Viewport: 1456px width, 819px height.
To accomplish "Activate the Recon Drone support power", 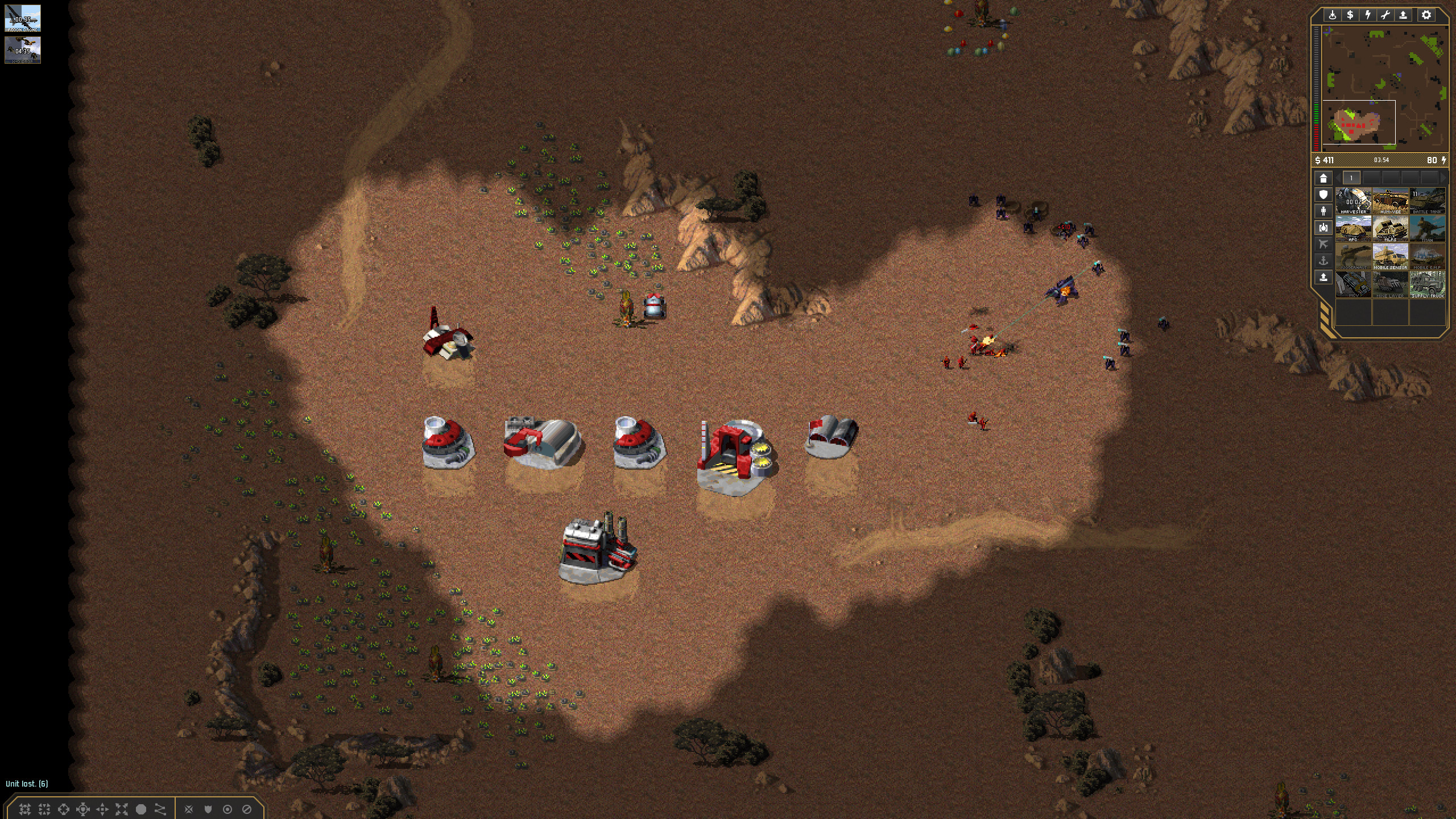I will point(23,19).
